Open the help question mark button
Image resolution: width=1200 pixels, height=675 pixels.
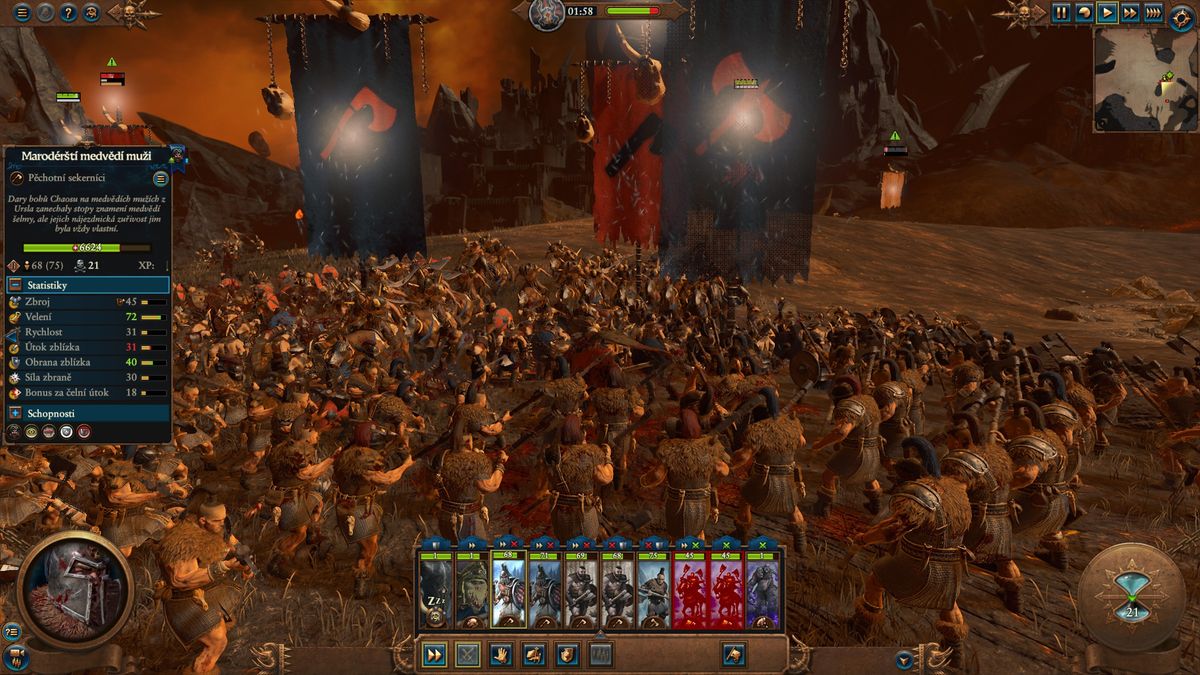69,13
